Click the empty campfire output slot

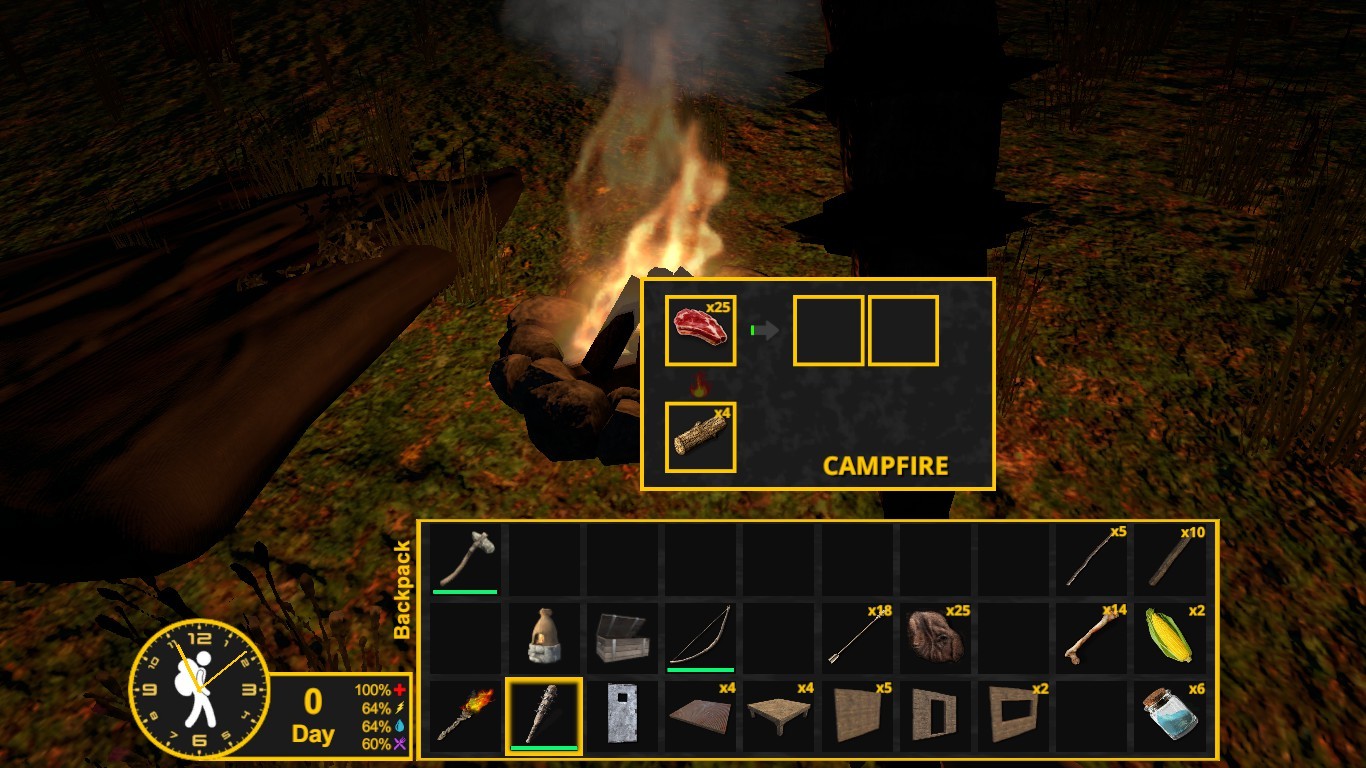(x=829, y=332)
